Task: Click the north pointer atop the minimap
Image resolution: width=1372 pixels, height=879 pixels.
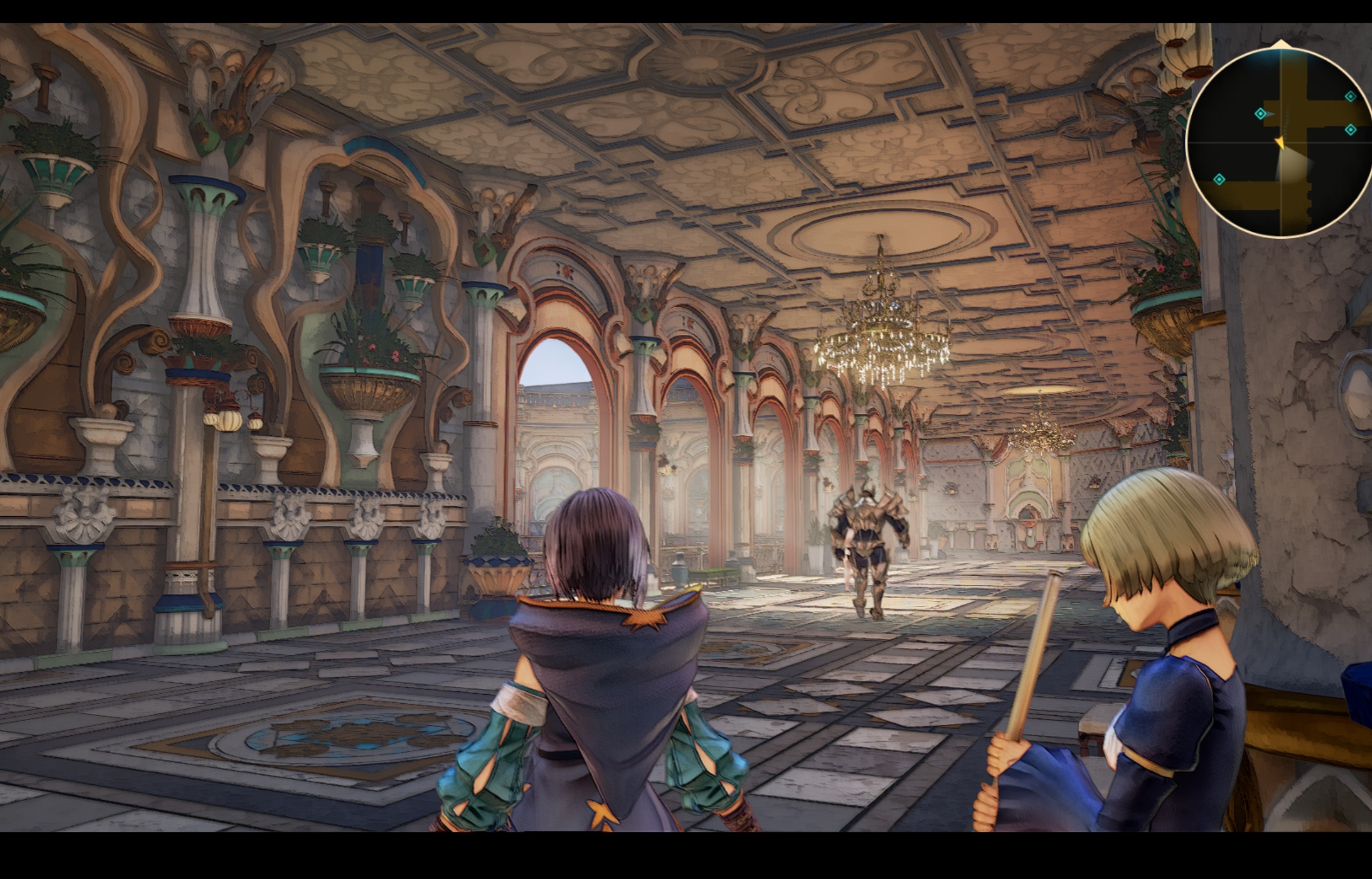Action: 1282,44
